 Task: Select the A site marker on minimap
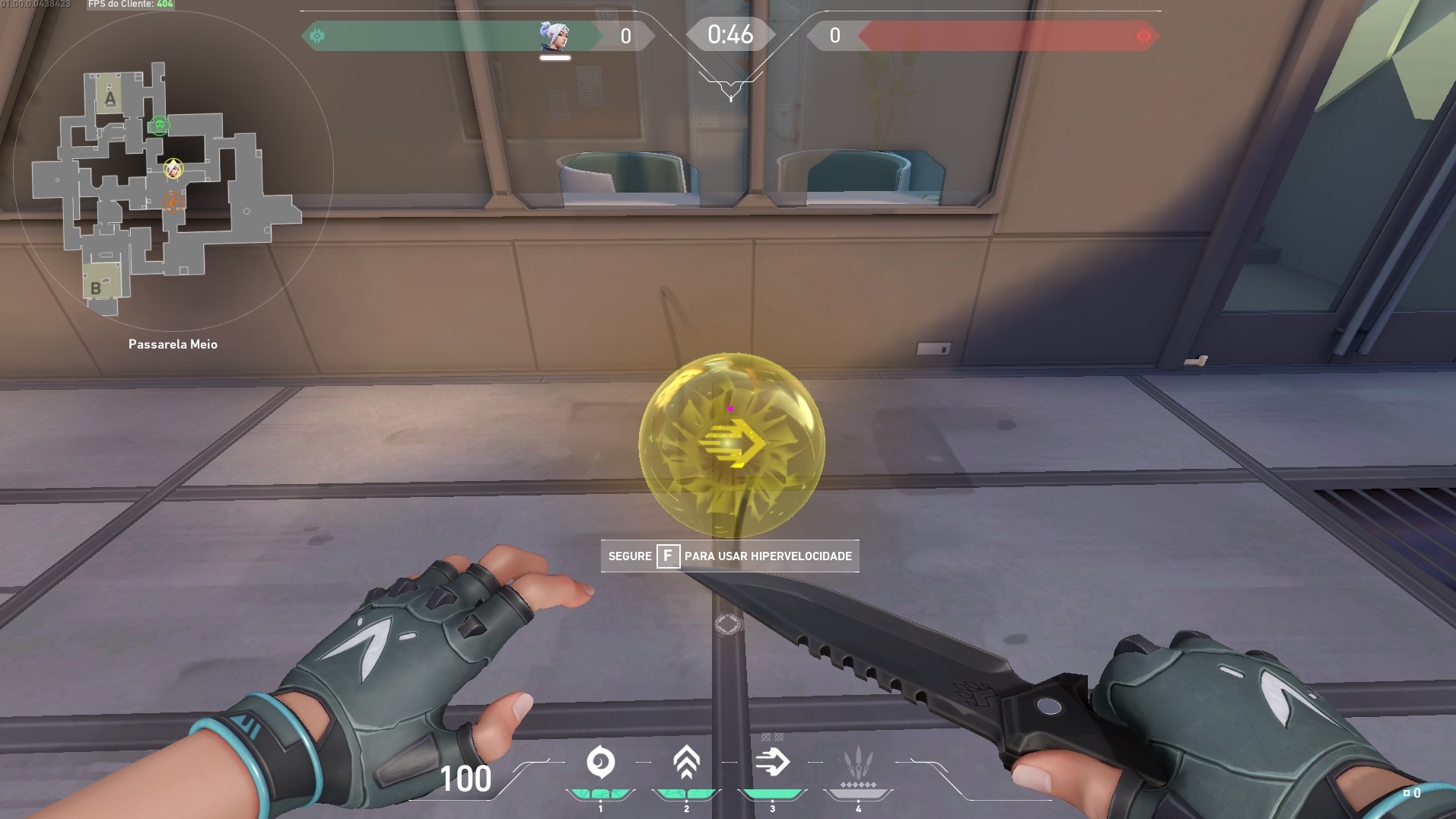click(110, 97)
